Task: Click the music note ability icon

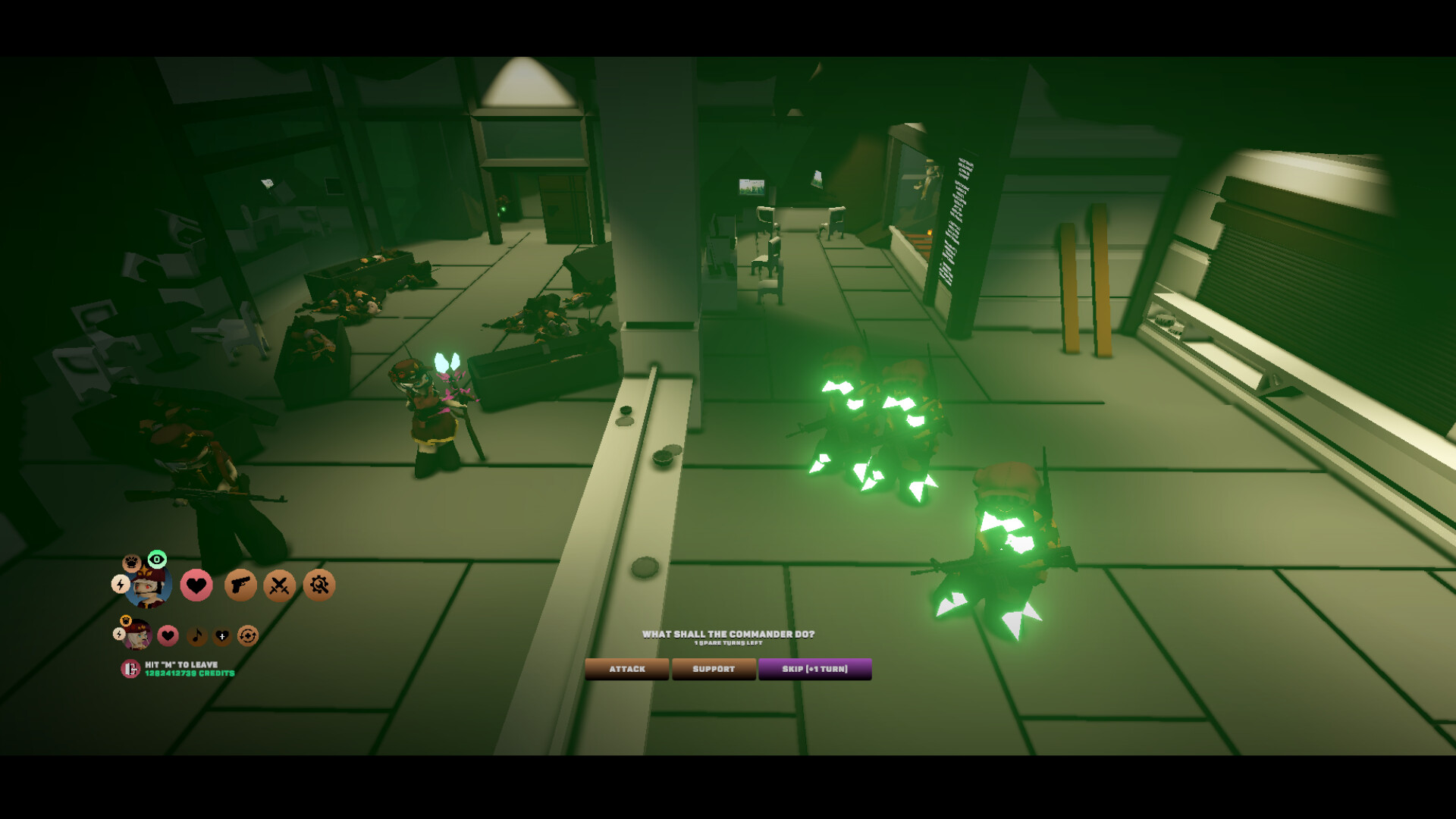Action: (x=196, y=635)
